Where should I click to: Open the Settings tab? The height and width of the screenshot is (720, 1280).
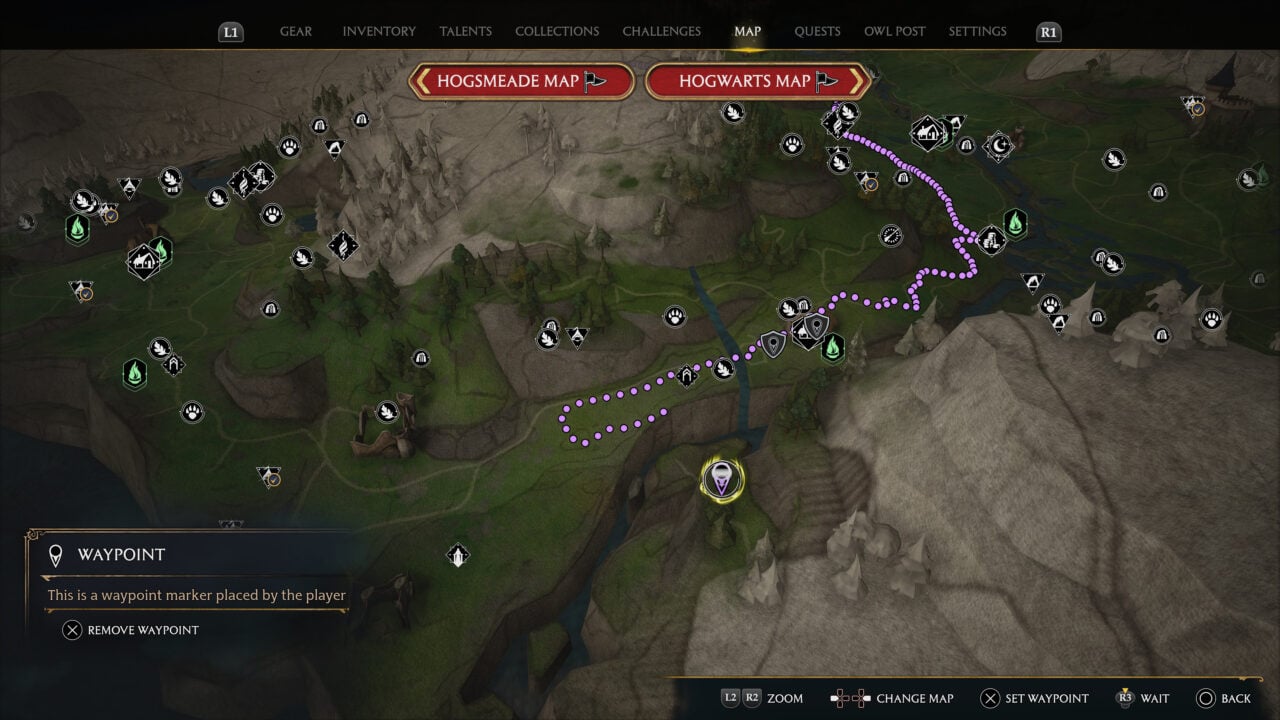click(977, 31)
